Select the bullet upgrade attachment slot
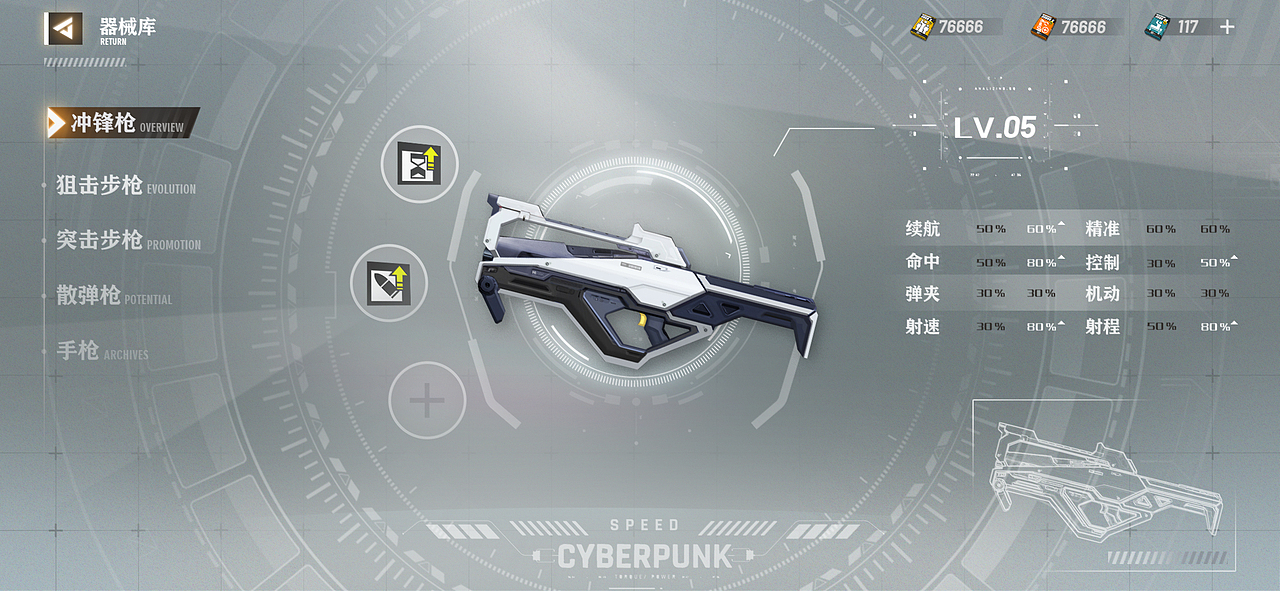The width and height of the screenshot is (1280, 591). [x=389, y=283]
